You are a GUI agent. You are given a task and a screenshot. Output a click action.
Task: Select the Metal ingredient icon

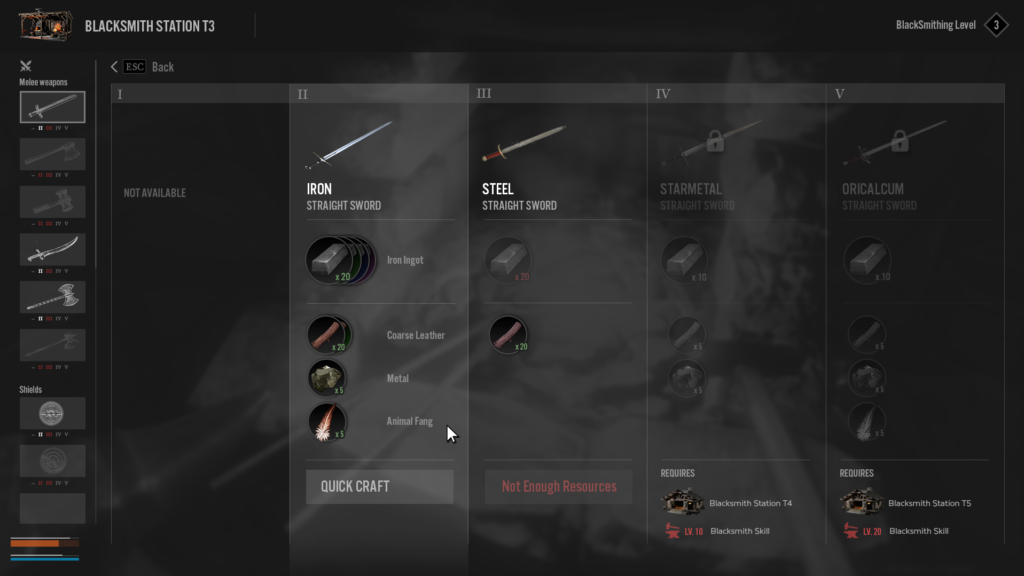click(327, 379)
